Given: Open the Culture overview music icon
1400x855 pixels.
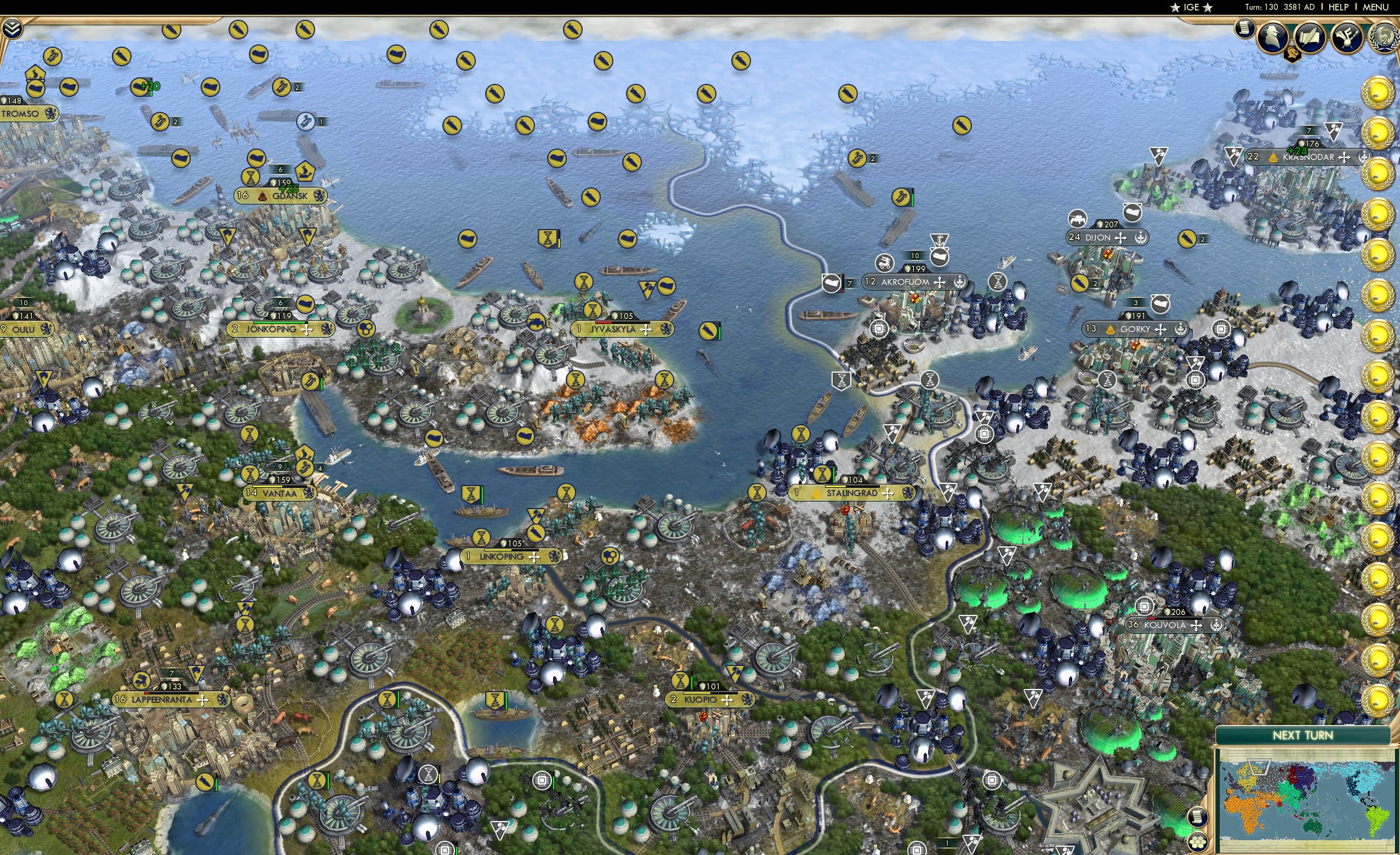Looking at the screenshot, I should (x=1347, y=38).
